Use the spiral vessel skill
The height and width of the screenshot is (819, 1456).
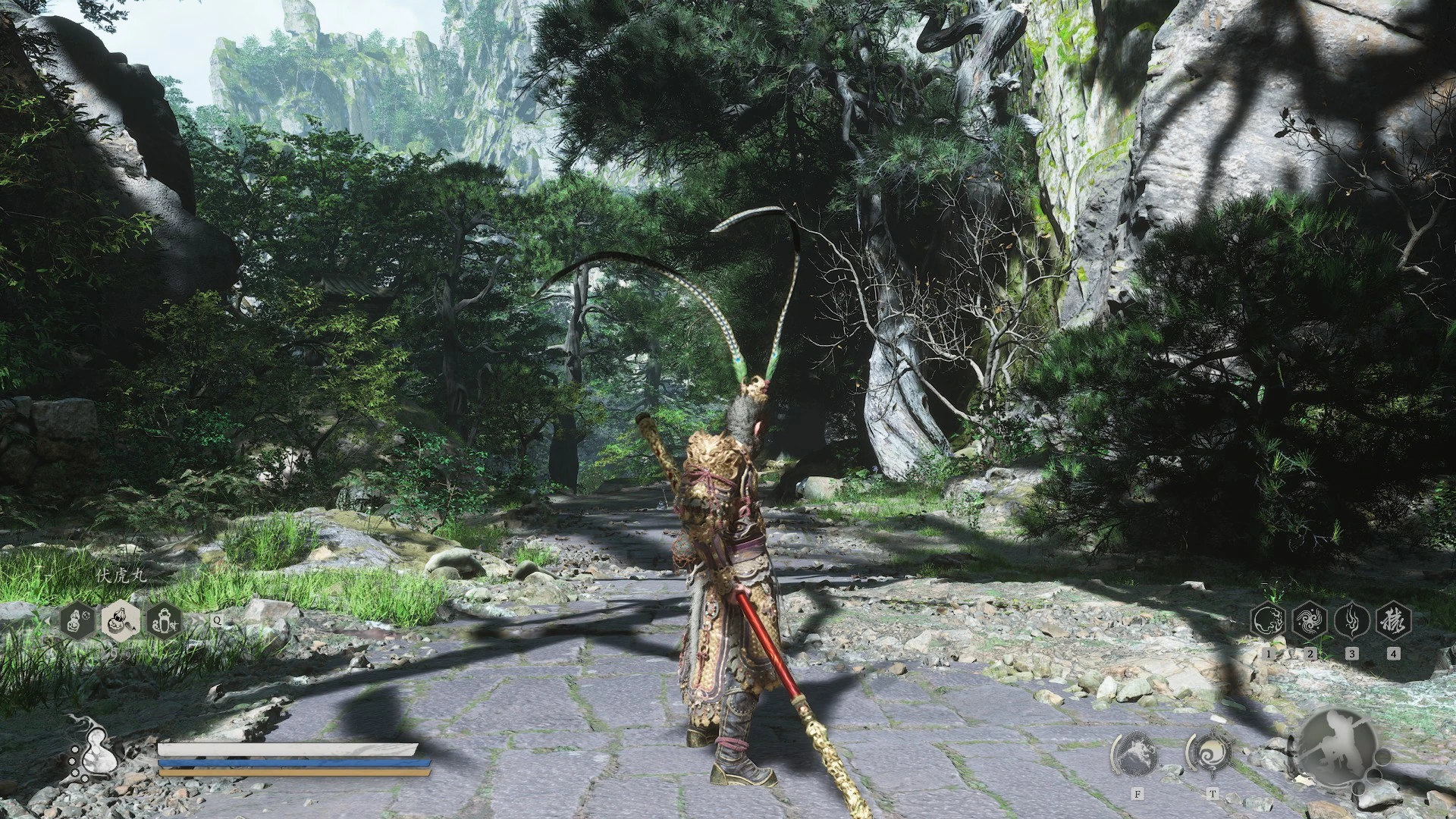pyautogui.click(x=1210, y=753)
